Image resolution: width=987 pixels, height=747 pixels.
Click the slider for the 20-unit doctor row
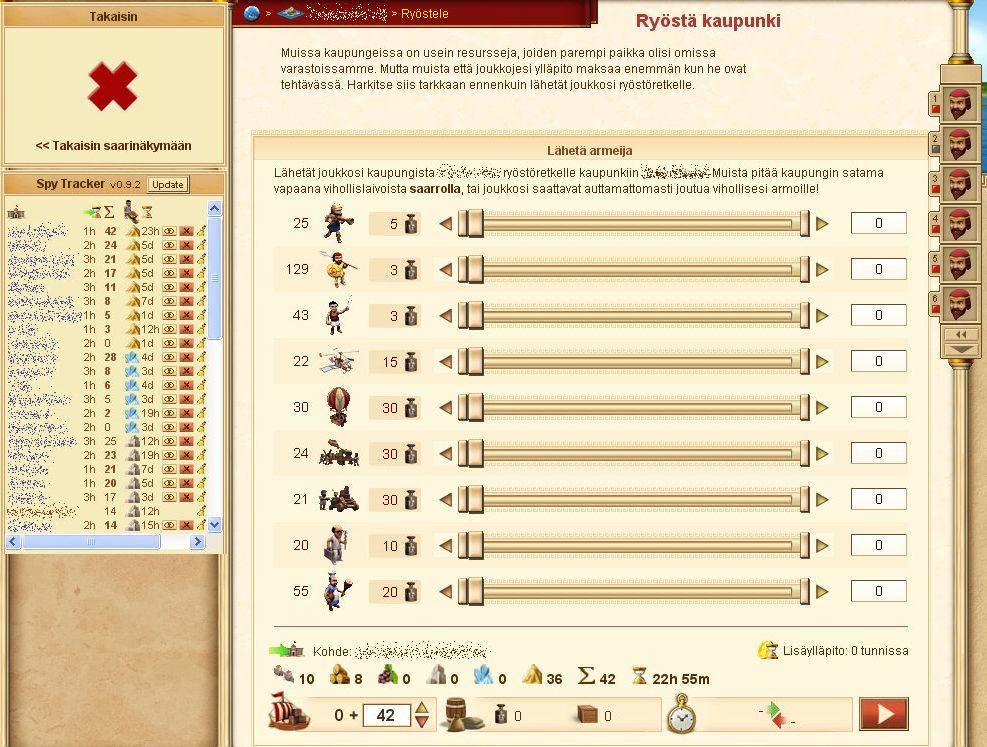[638, 546]
